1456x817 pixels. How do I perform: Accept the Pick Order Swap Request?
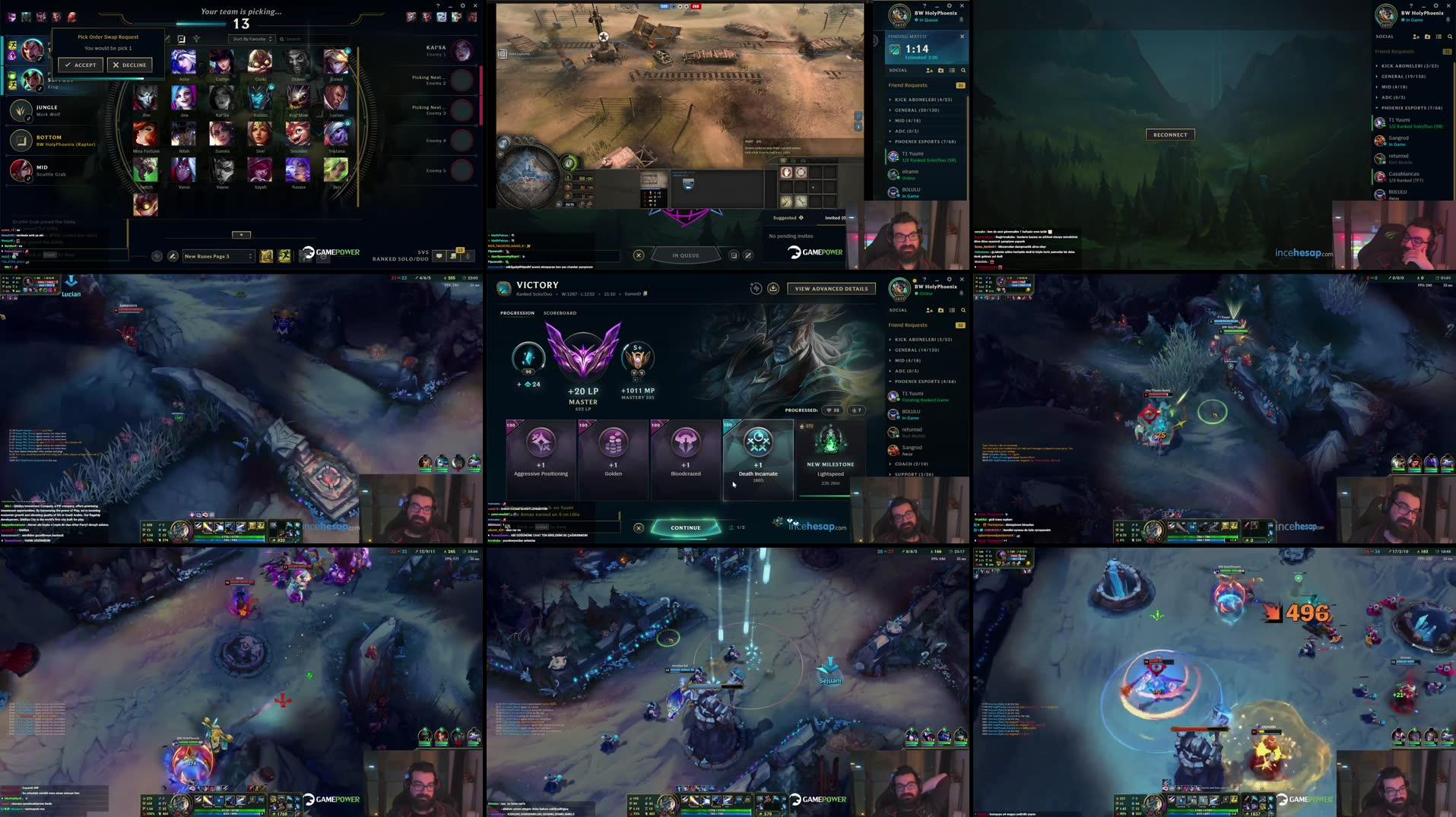(81, 65)
